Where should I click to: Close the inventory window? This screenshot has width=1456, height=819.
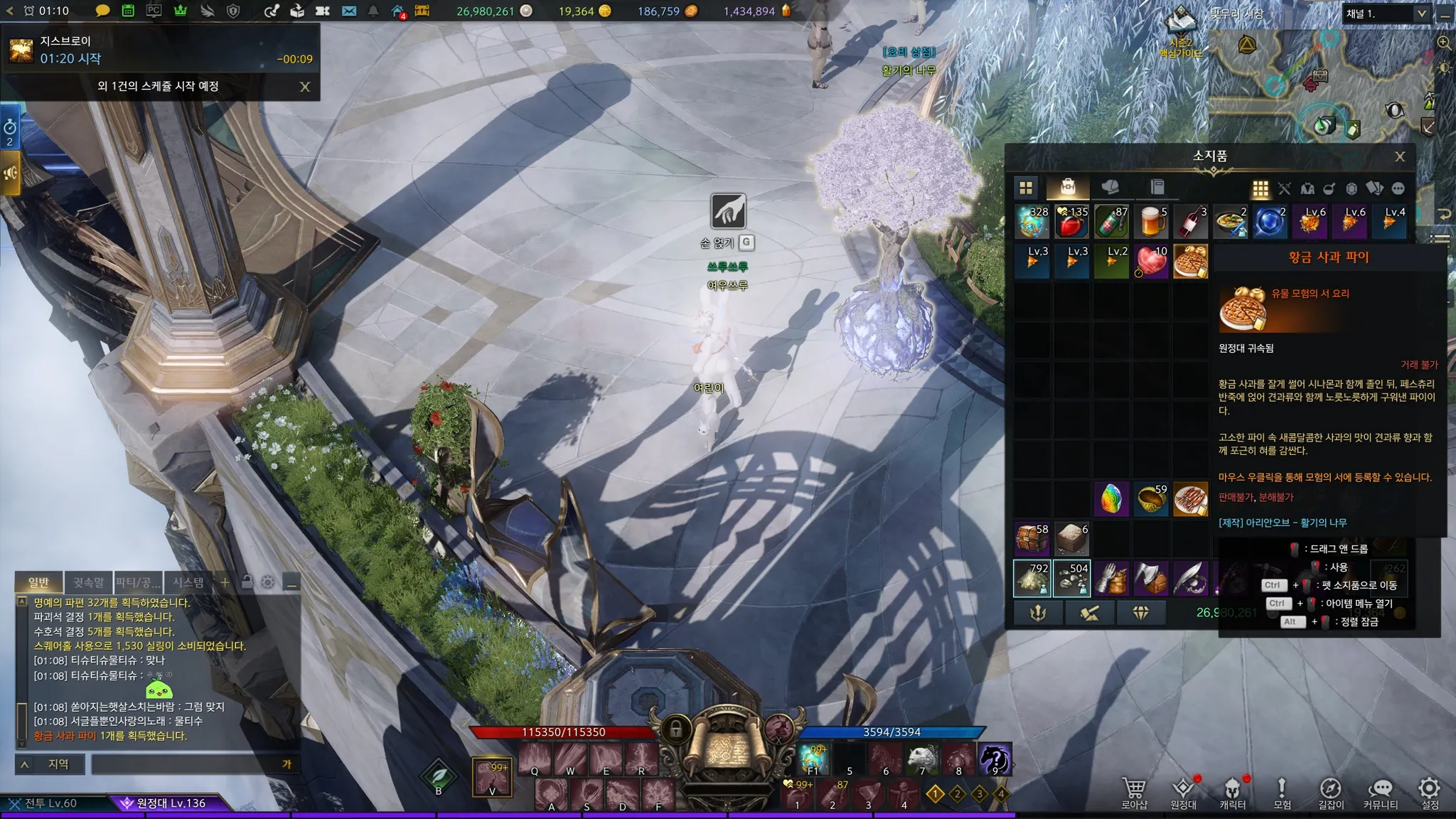pos(1400,157)
